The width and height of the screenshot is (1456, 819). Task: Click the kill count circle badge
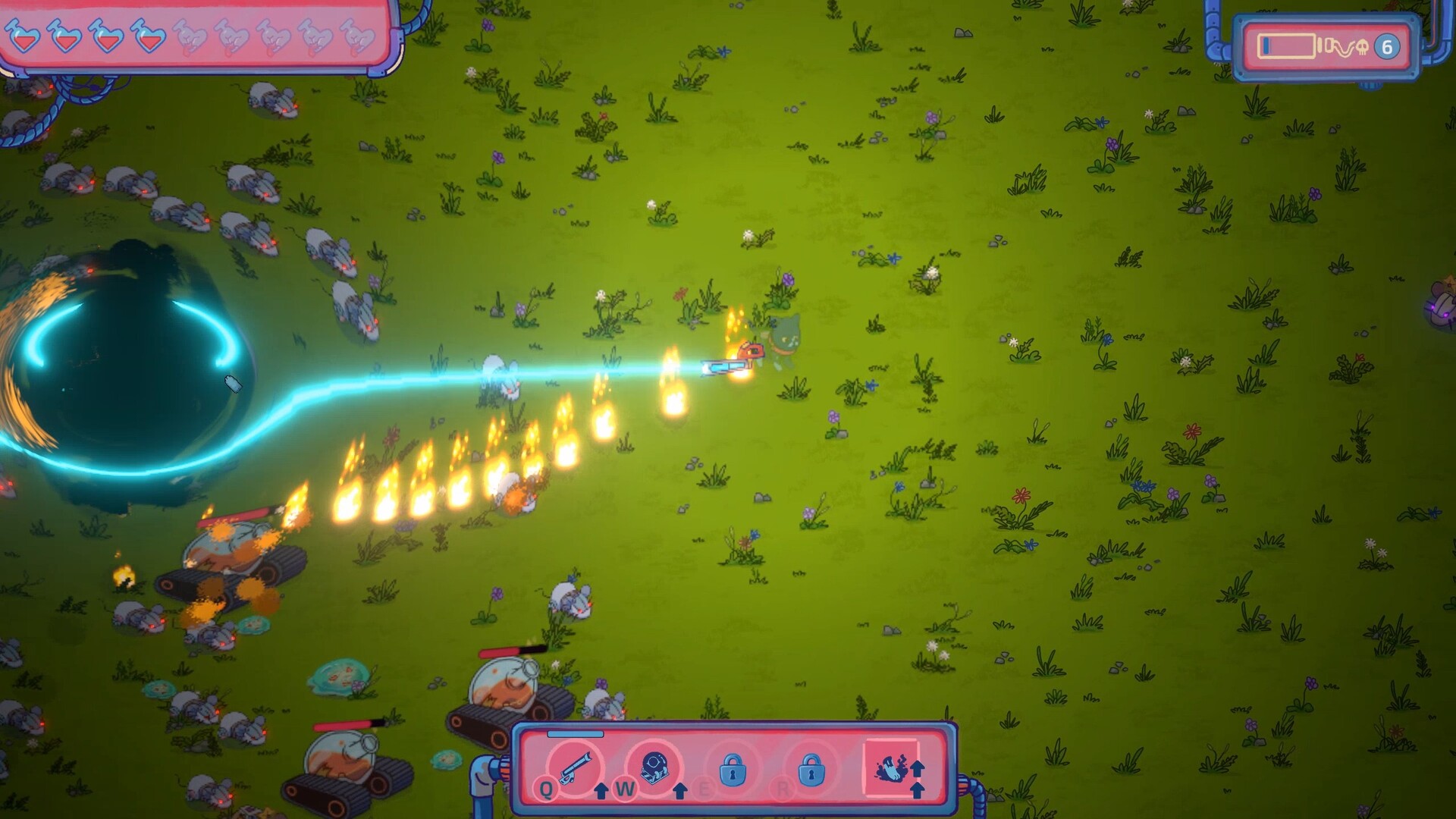pos(1387,47)
